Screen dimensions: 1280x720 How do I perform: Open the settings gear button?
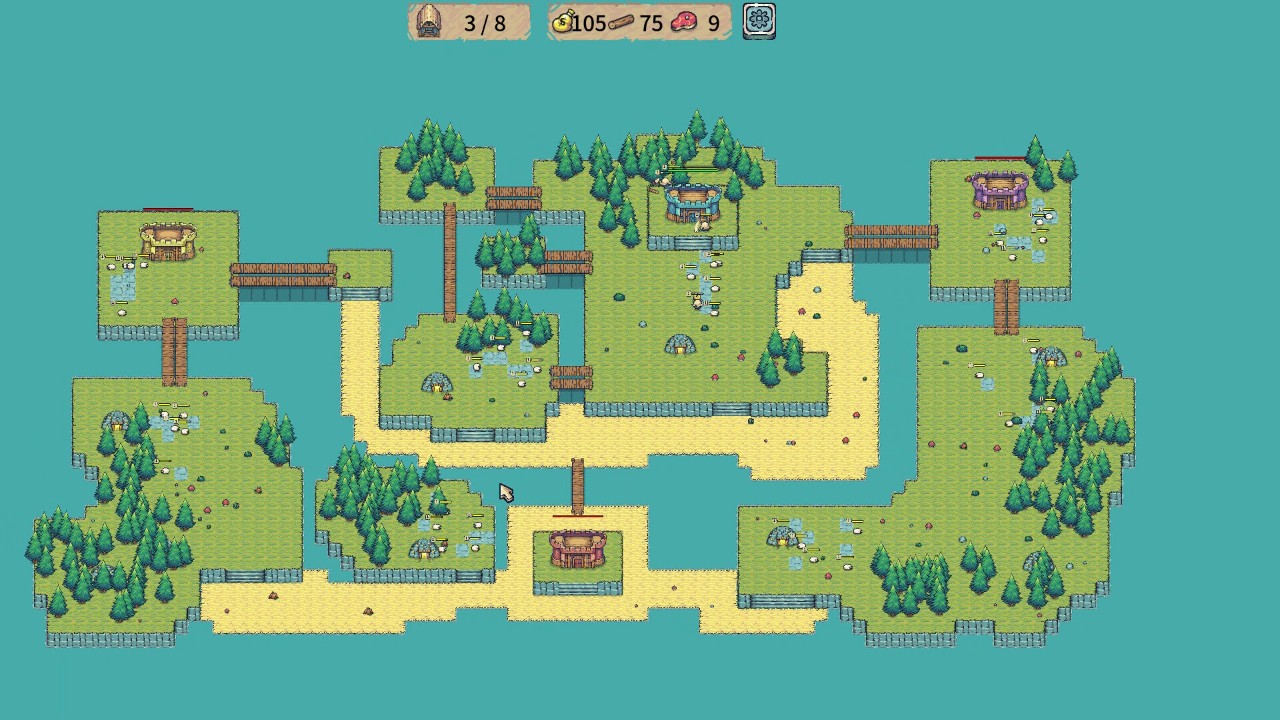pyautogui.click(x=759, y=21)
